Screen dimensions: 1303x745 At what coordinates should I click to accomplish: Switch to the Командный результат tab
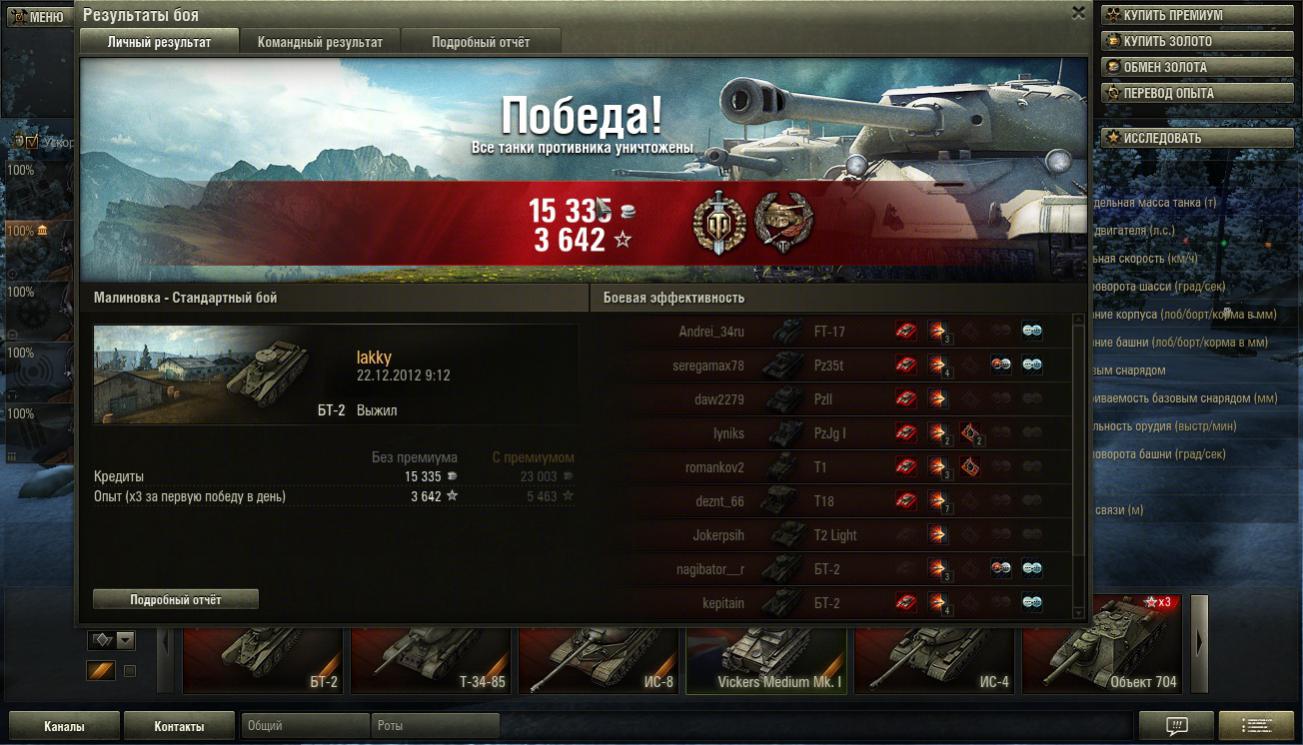pos(320,42)
